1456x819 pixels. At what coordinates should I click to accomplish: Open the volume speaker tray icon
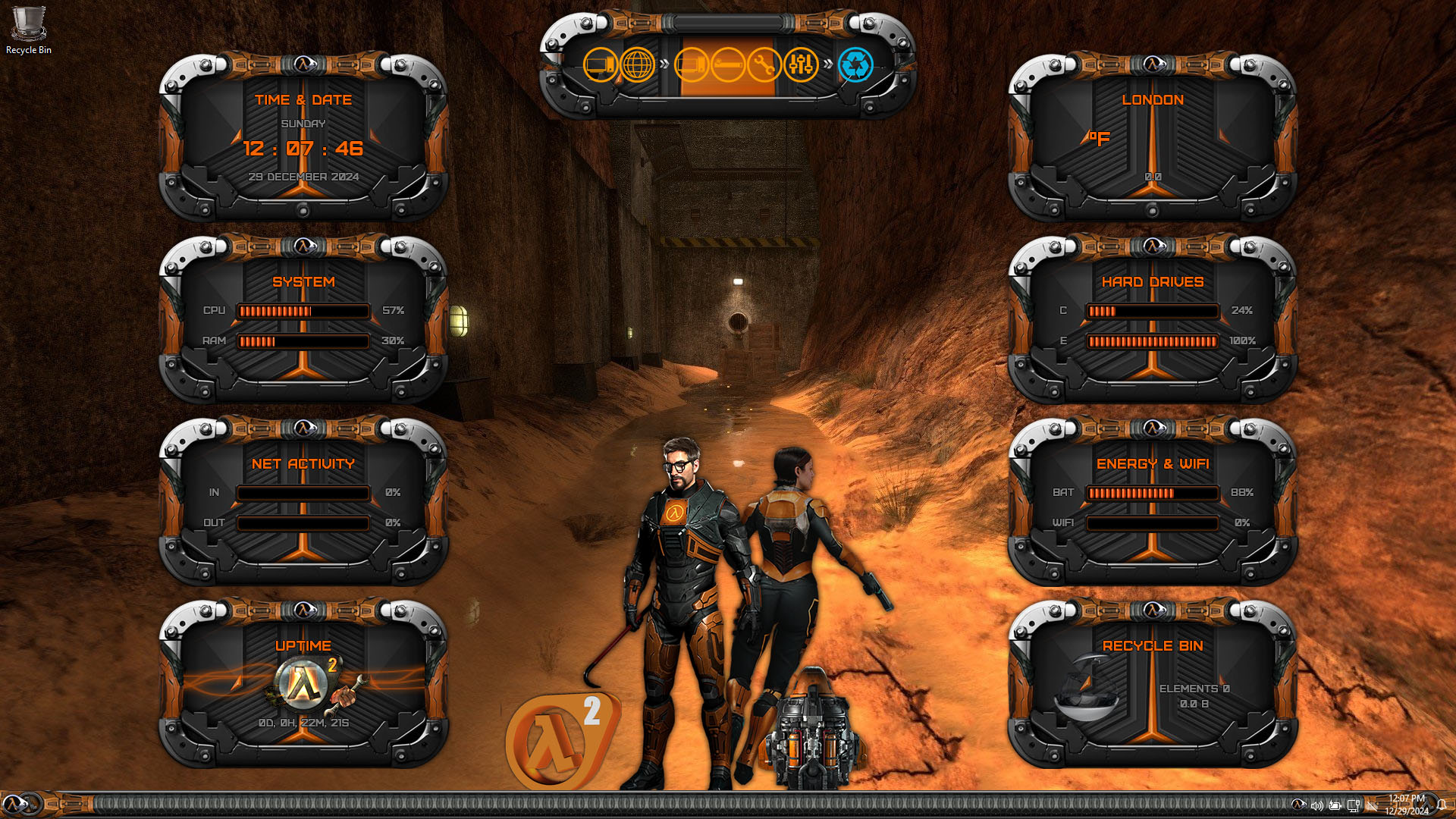1316,805
